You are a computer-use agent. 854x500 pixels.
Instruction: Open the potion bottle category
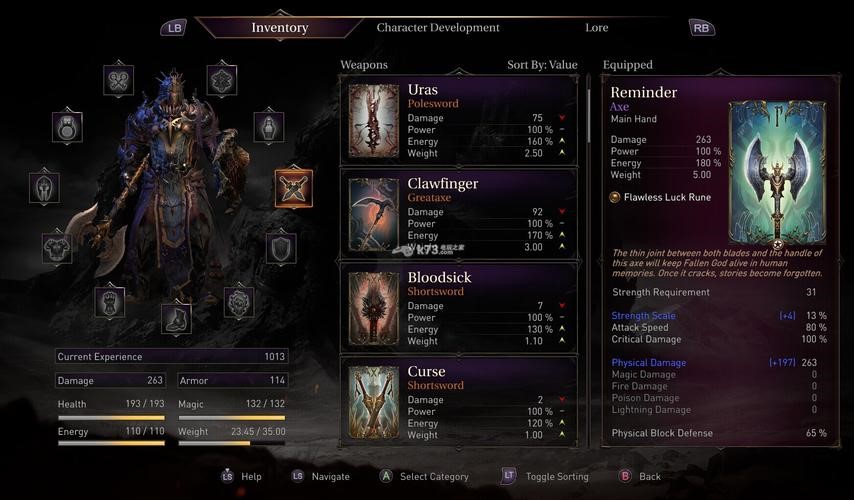pos(269,127)
